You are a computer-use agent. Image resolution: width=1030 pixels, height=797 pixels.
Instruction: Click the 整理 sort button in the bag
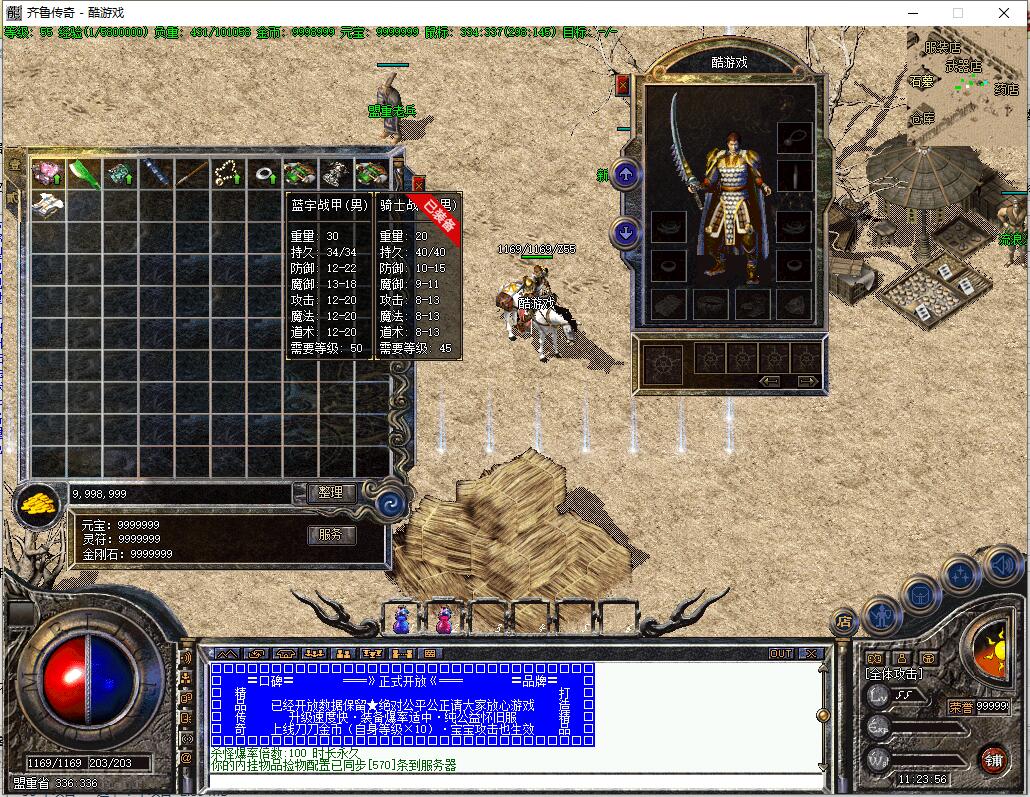[x=330, y=493]
